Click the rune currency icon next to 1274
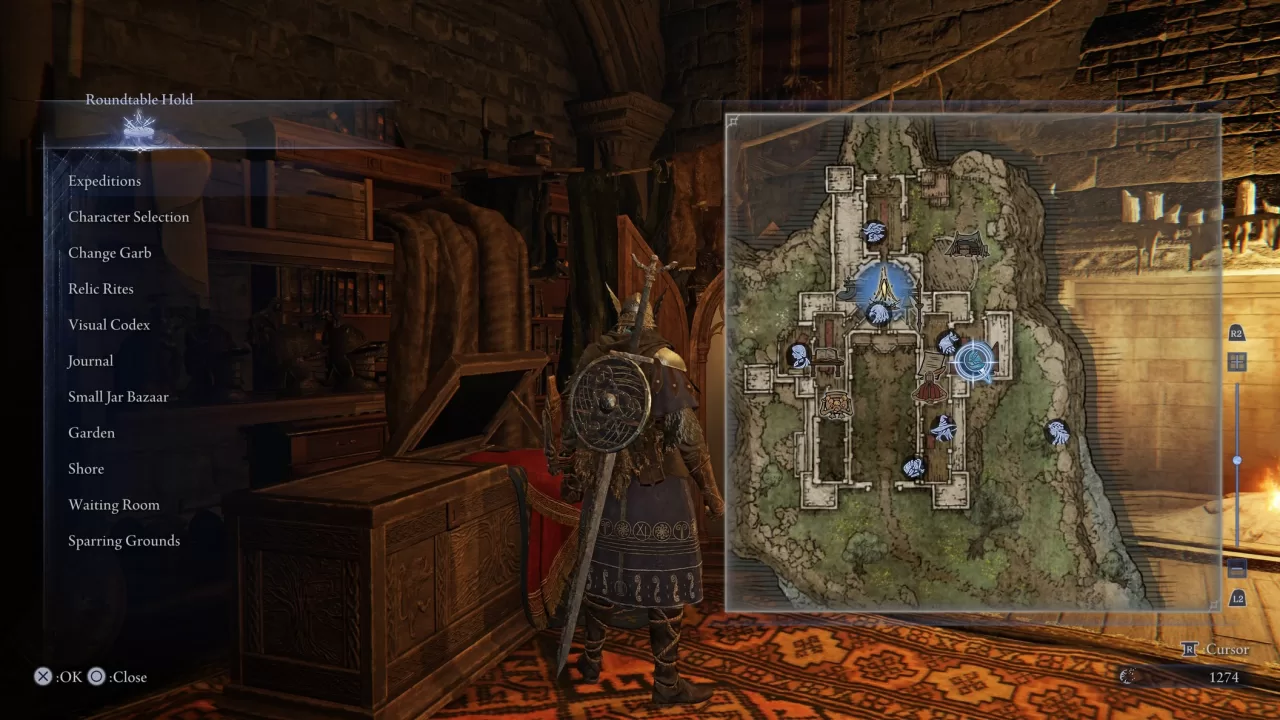Image resolution: width=1280 pixels, height=720 pixels. click(1127, 676)
